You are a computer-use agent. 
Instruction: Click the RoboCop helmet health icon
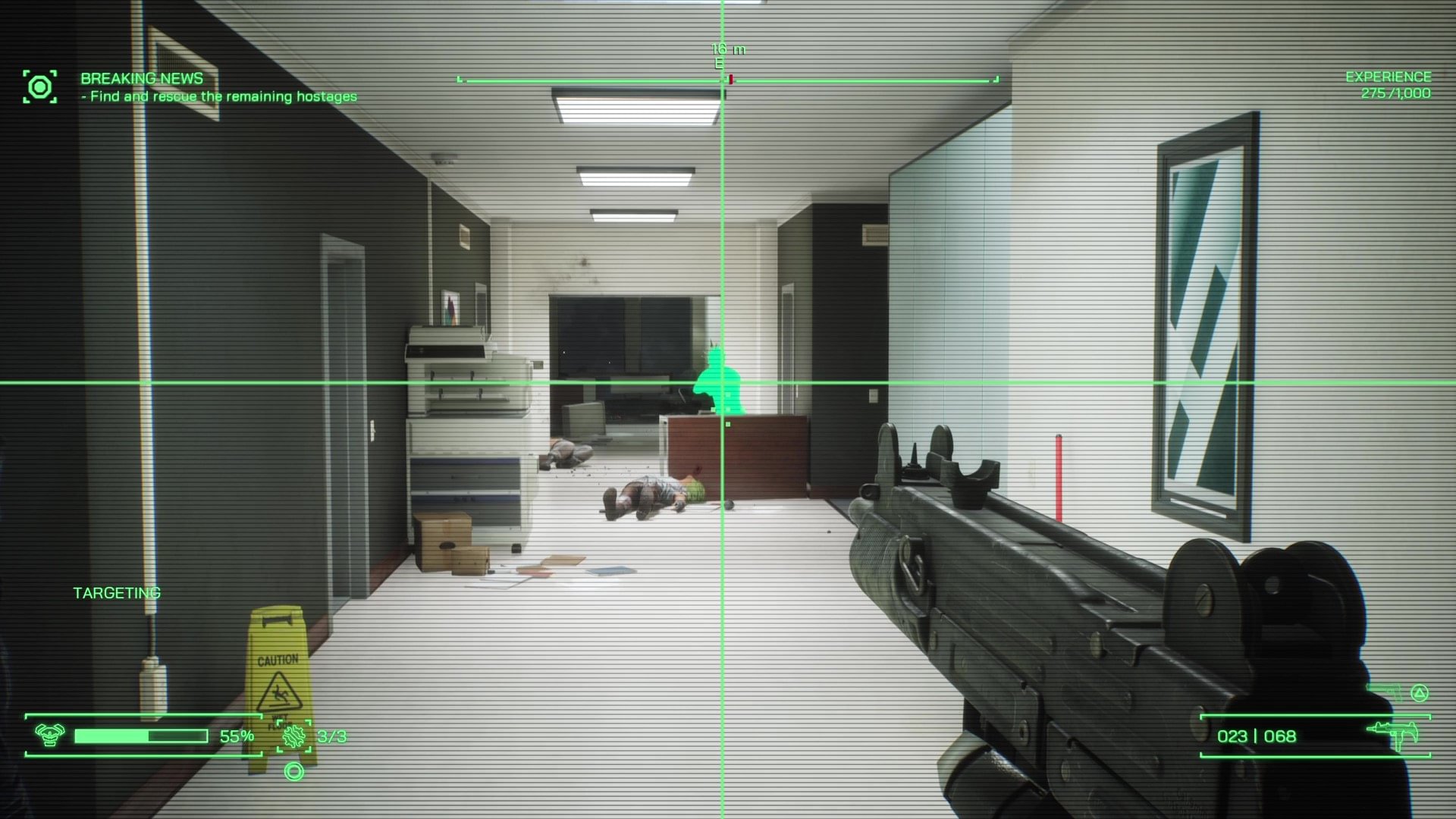pyautogui.click(x=50, y=735)
